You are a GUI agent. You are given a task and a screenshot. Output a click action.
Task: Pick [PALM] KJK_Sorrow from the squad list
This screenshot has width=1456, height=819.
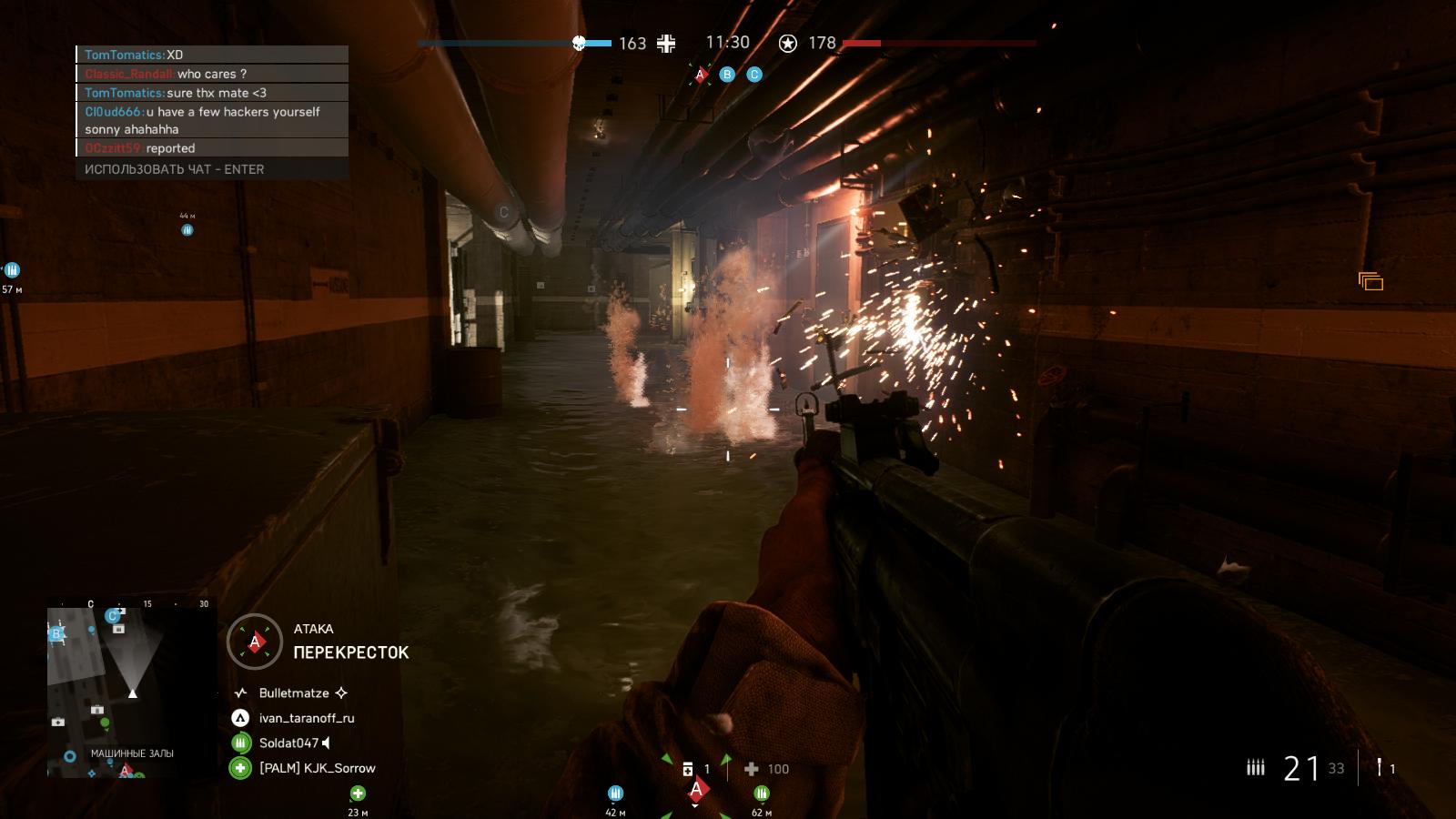317,768
